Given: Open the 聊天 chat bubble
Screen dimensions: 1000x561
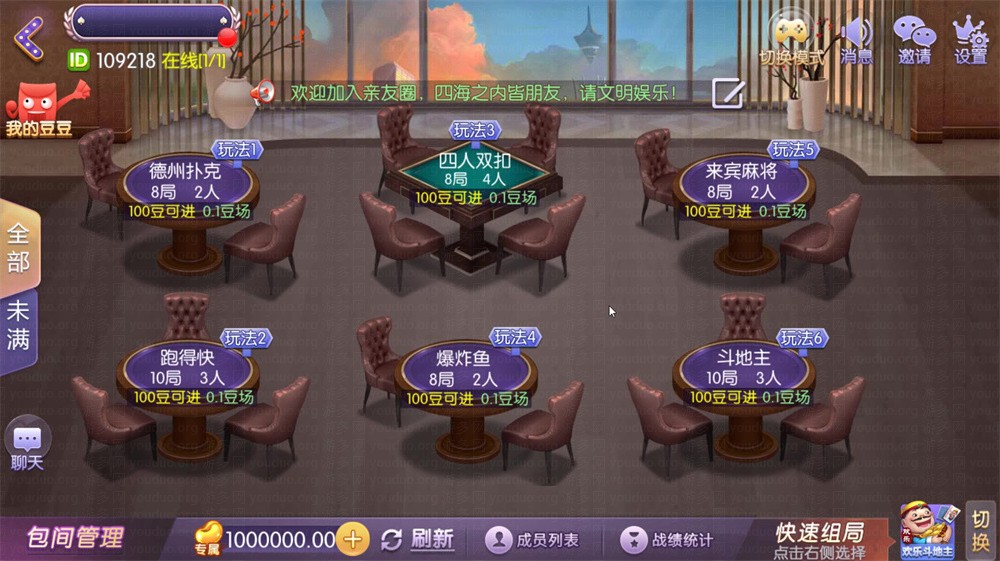Looking at the screenshot, I should pos(27,444).
